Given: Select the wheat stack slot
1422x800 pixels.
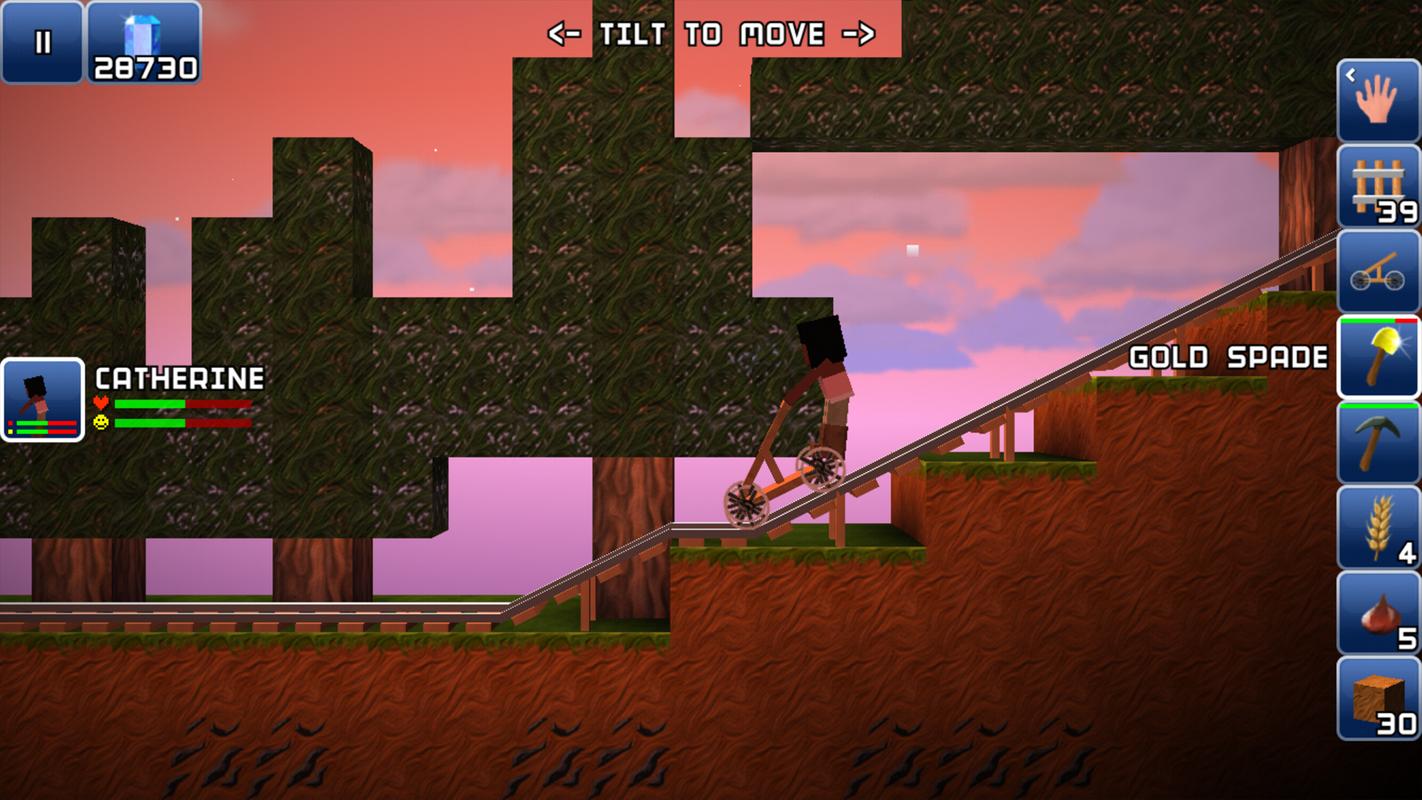Looking at the screenshot, I should pos(1378,527).
